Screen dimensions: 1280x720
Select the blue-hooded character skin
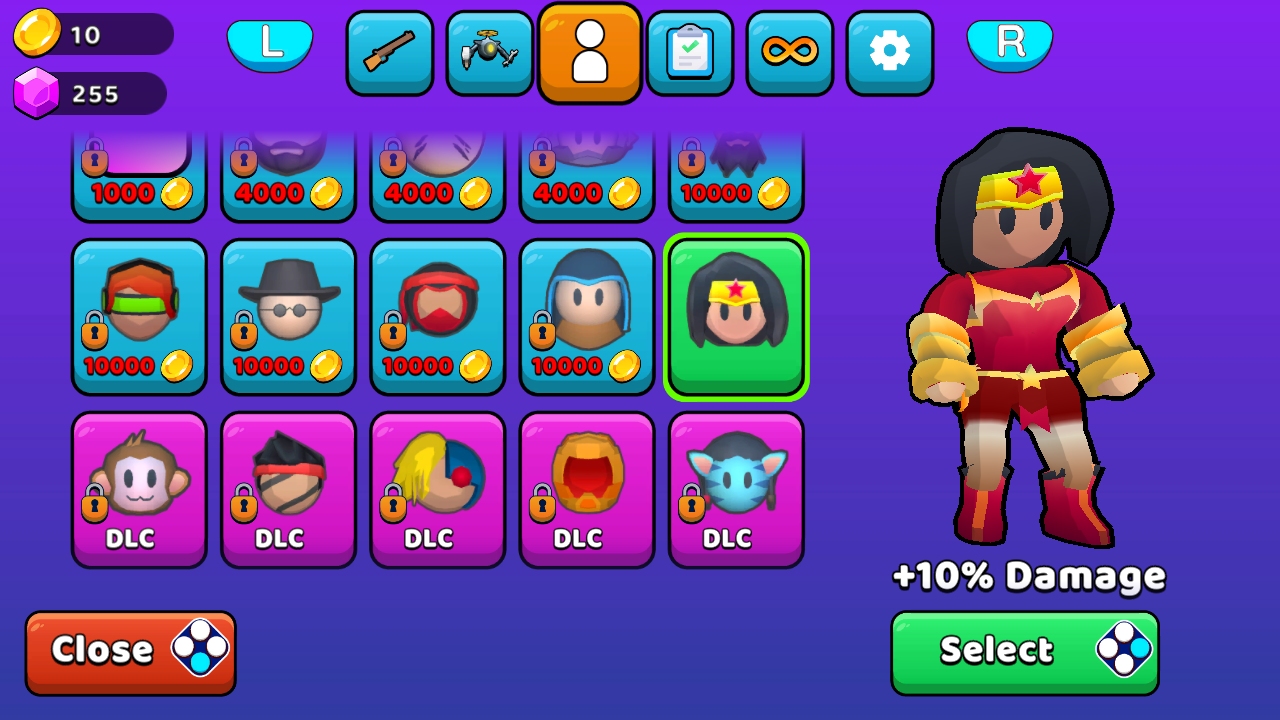[x=587, y=317]
